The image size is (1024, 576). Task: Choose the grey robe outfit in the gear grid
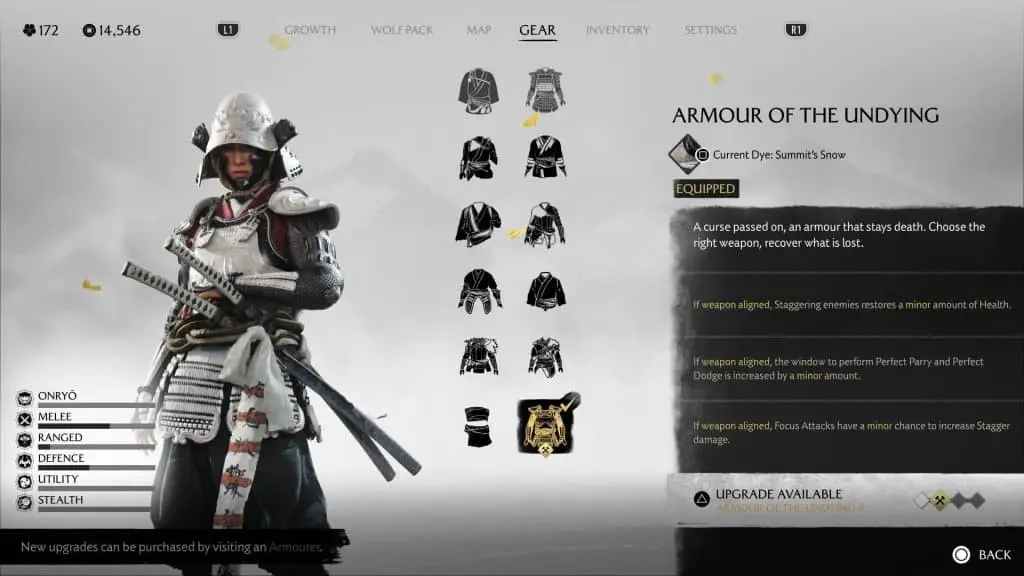pos(478,90)
